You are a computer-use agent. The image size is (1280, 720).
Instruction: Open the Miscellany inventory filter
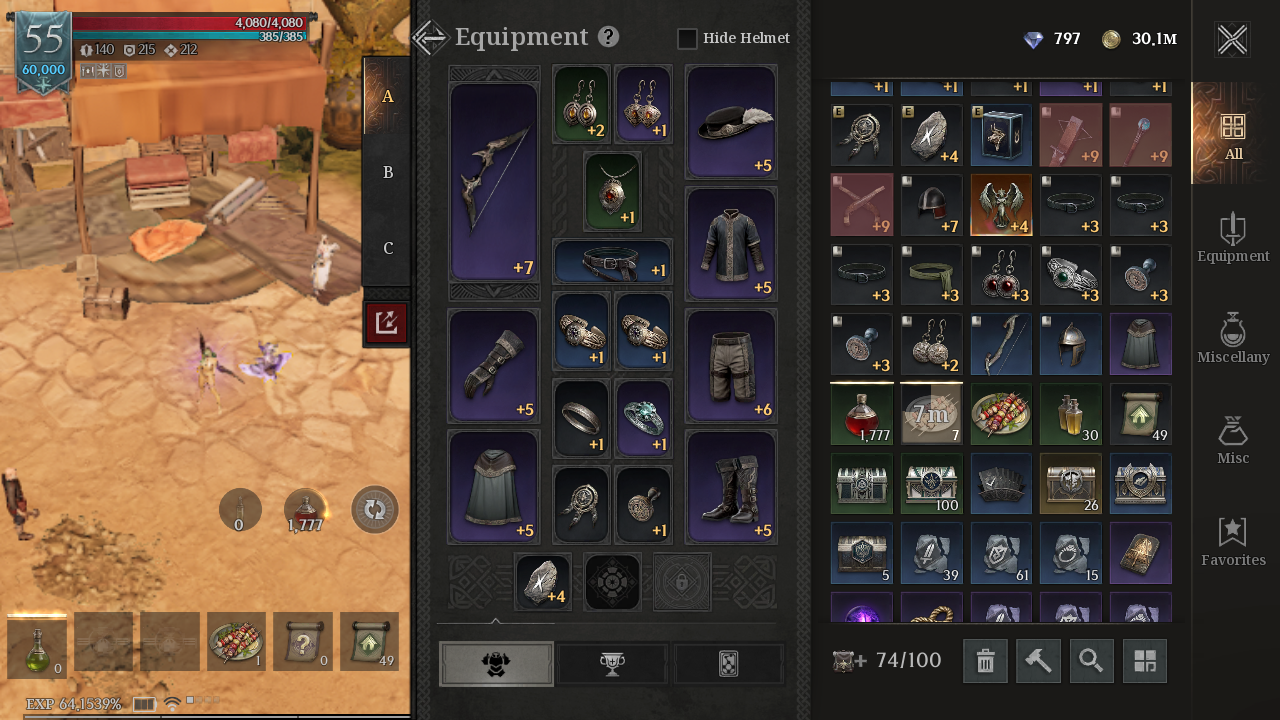1233,339
